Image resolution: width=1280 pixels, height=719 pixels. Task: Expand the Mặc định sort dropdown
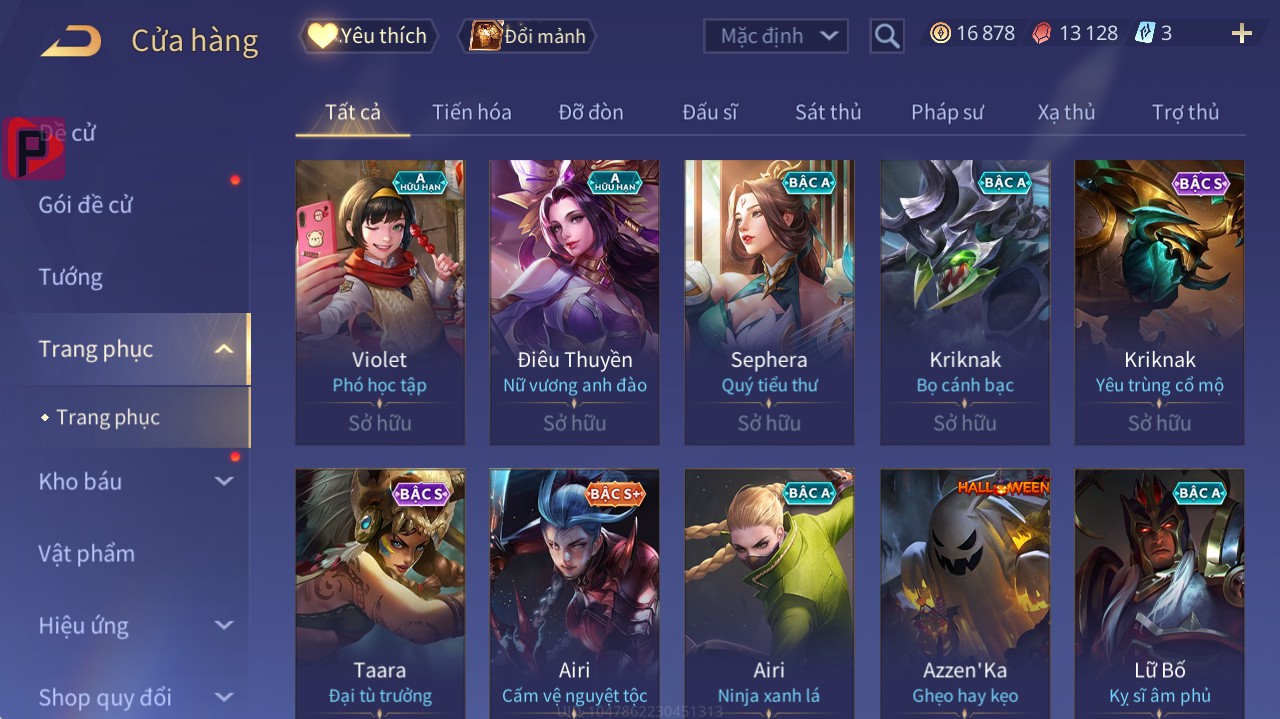(776, 36)
